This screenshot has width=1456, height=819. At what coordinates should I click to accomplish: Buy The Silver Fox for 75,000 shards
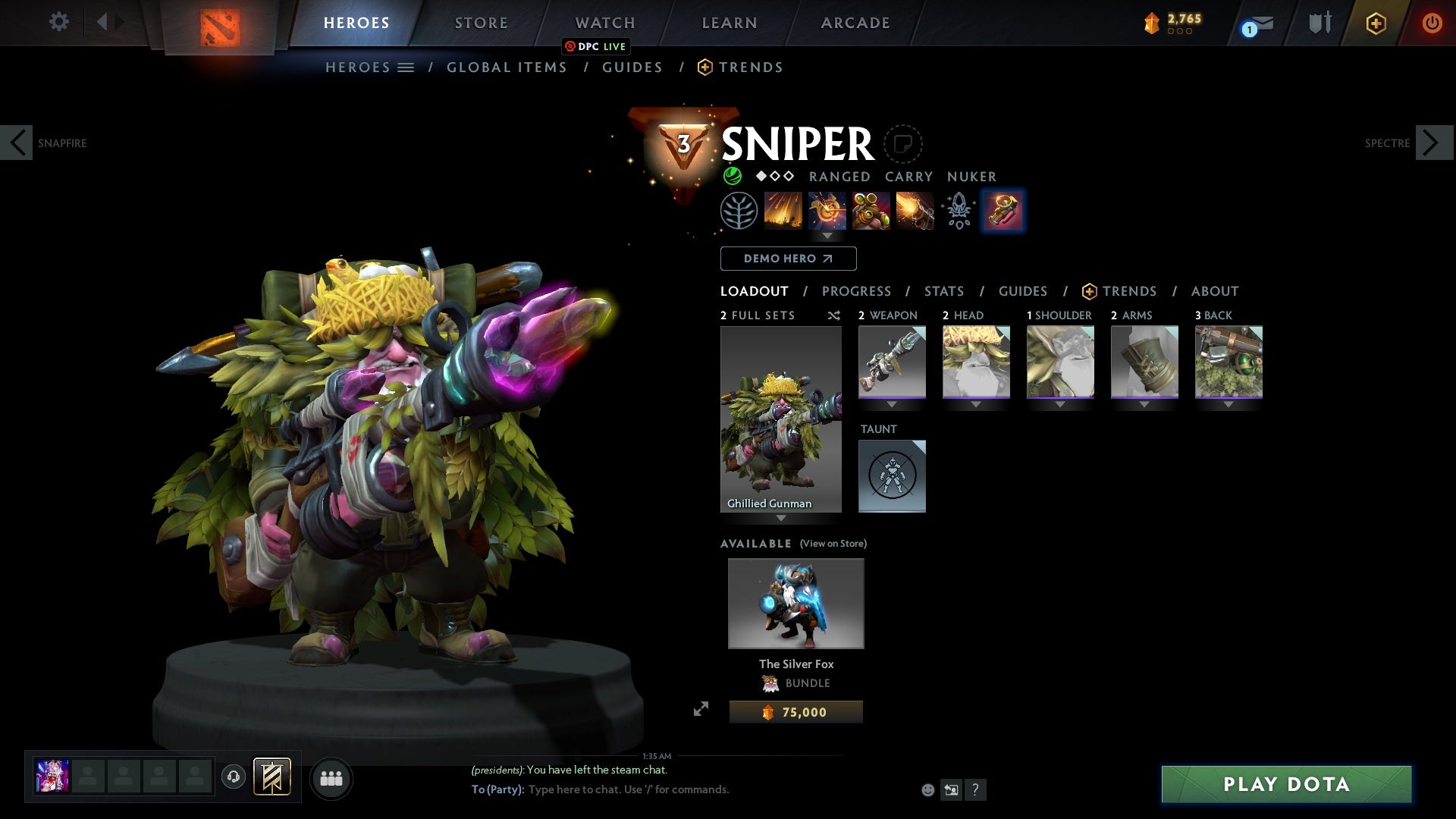(x=795, y=712)
